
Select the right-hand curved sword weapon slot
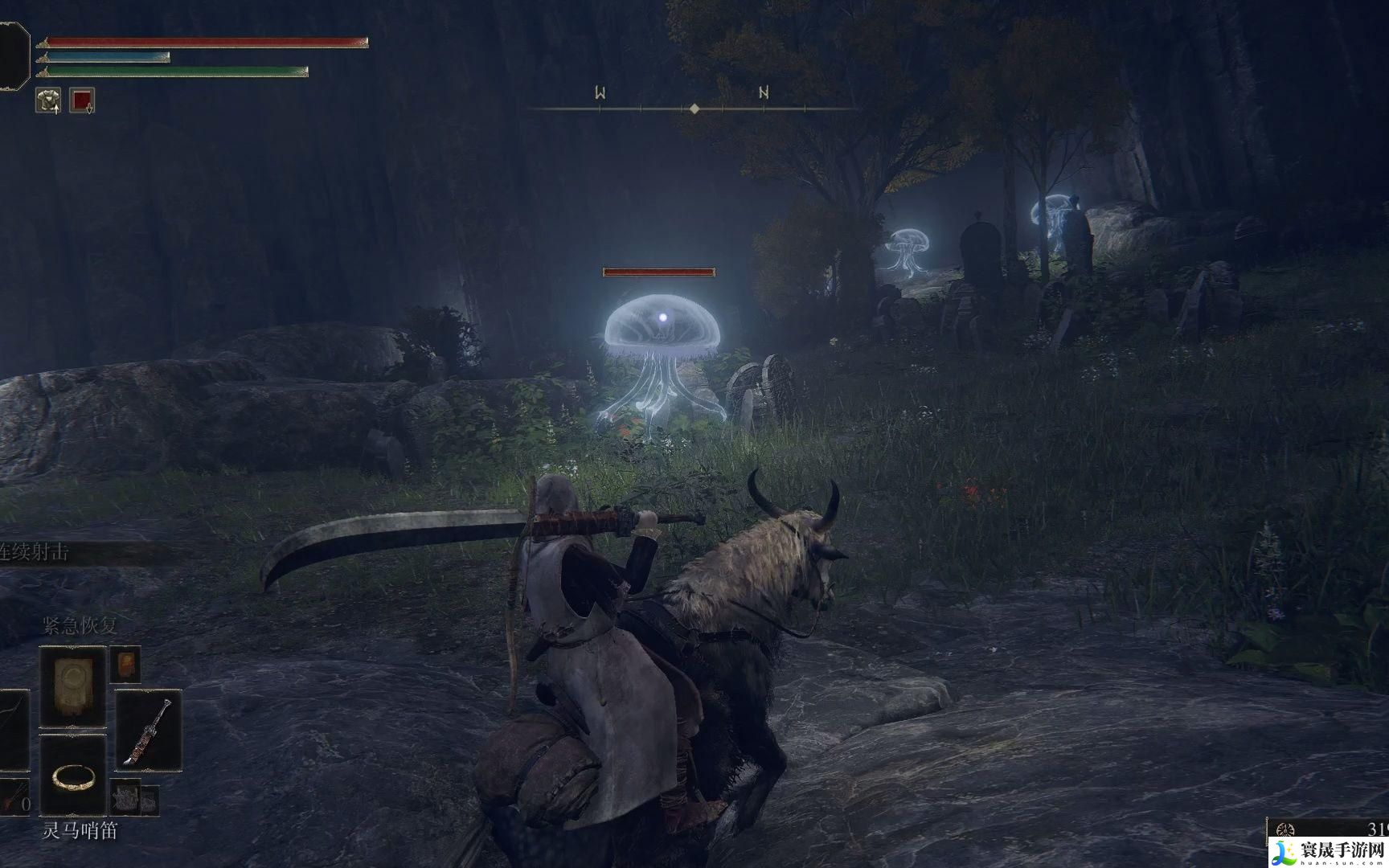(x=148, y=731)
